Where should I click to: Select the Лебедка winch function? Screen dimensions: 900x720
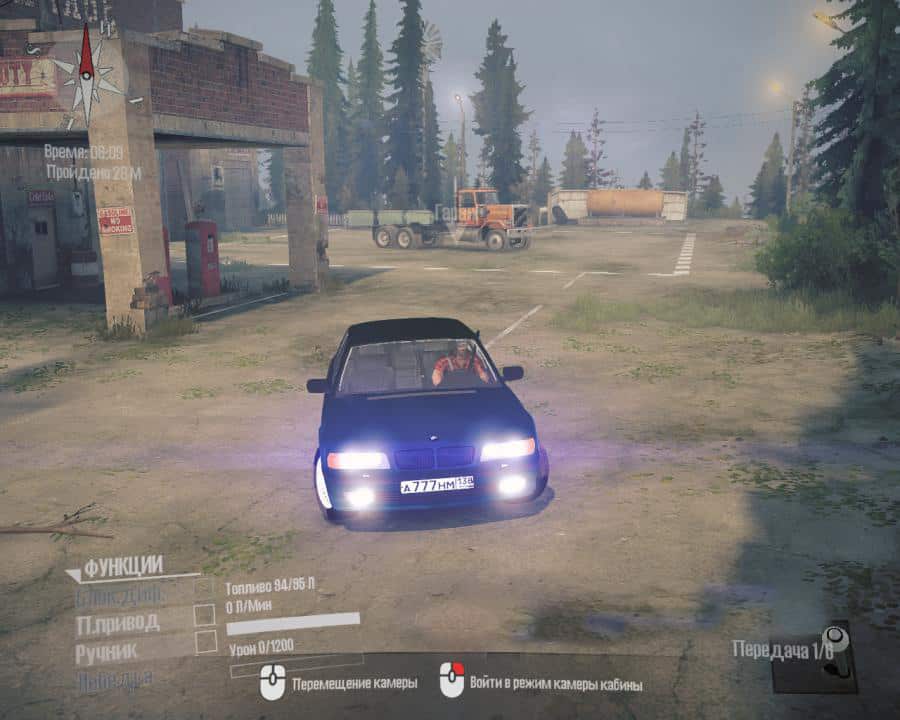[114, 679]
